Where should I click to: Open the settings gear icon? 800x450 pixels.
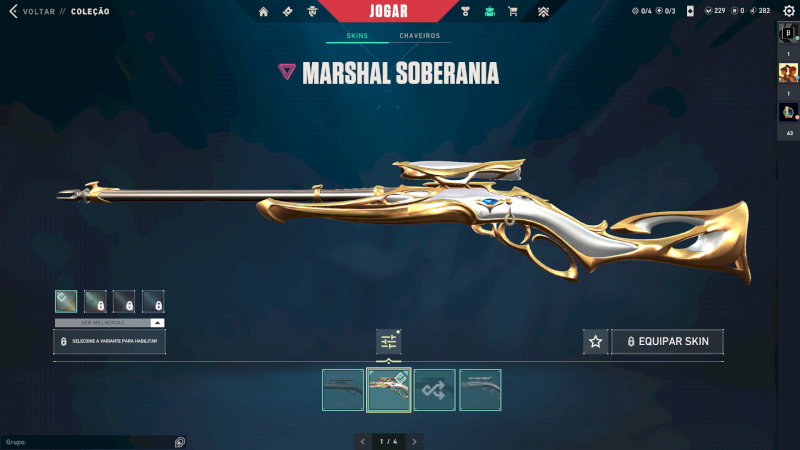787,11
